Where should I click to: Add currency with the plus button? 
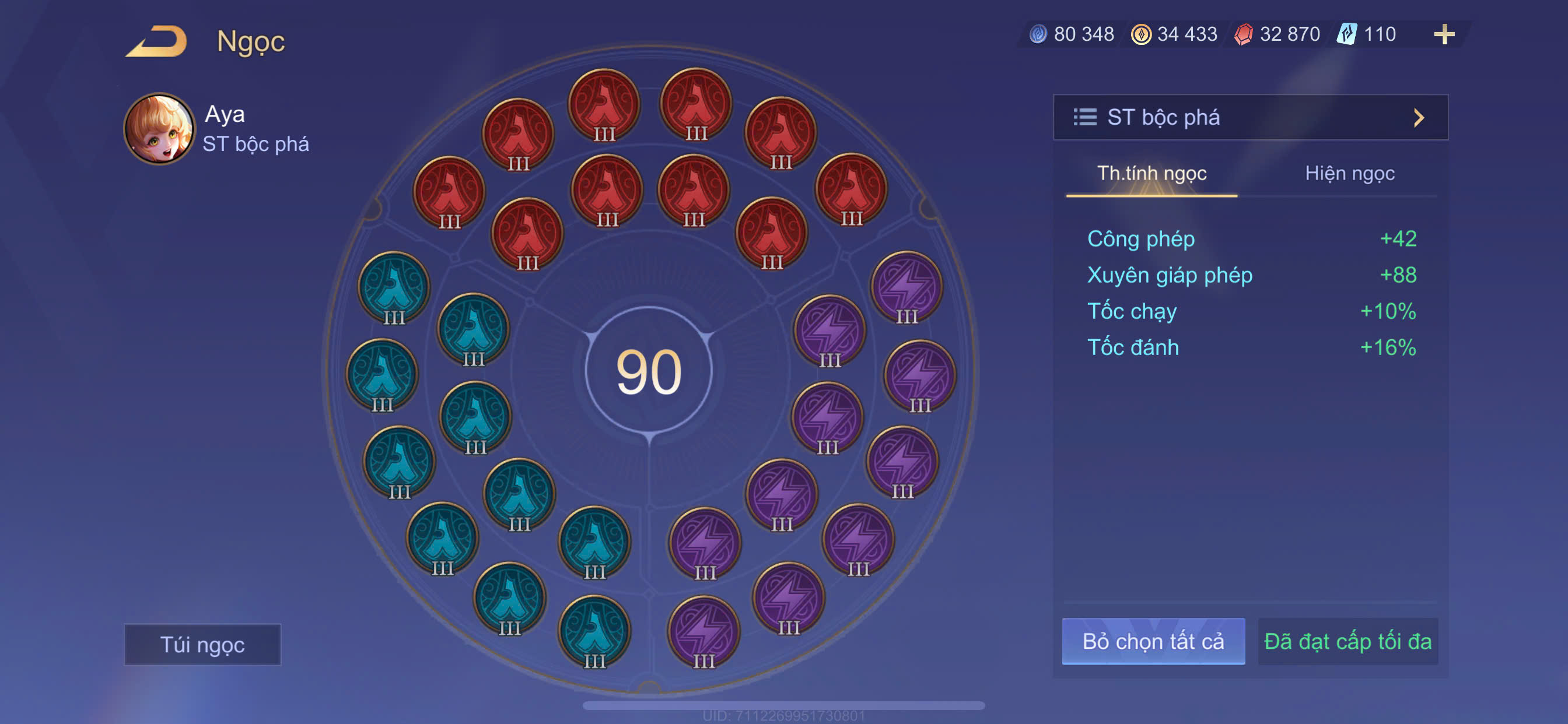tap(1444, 34)
